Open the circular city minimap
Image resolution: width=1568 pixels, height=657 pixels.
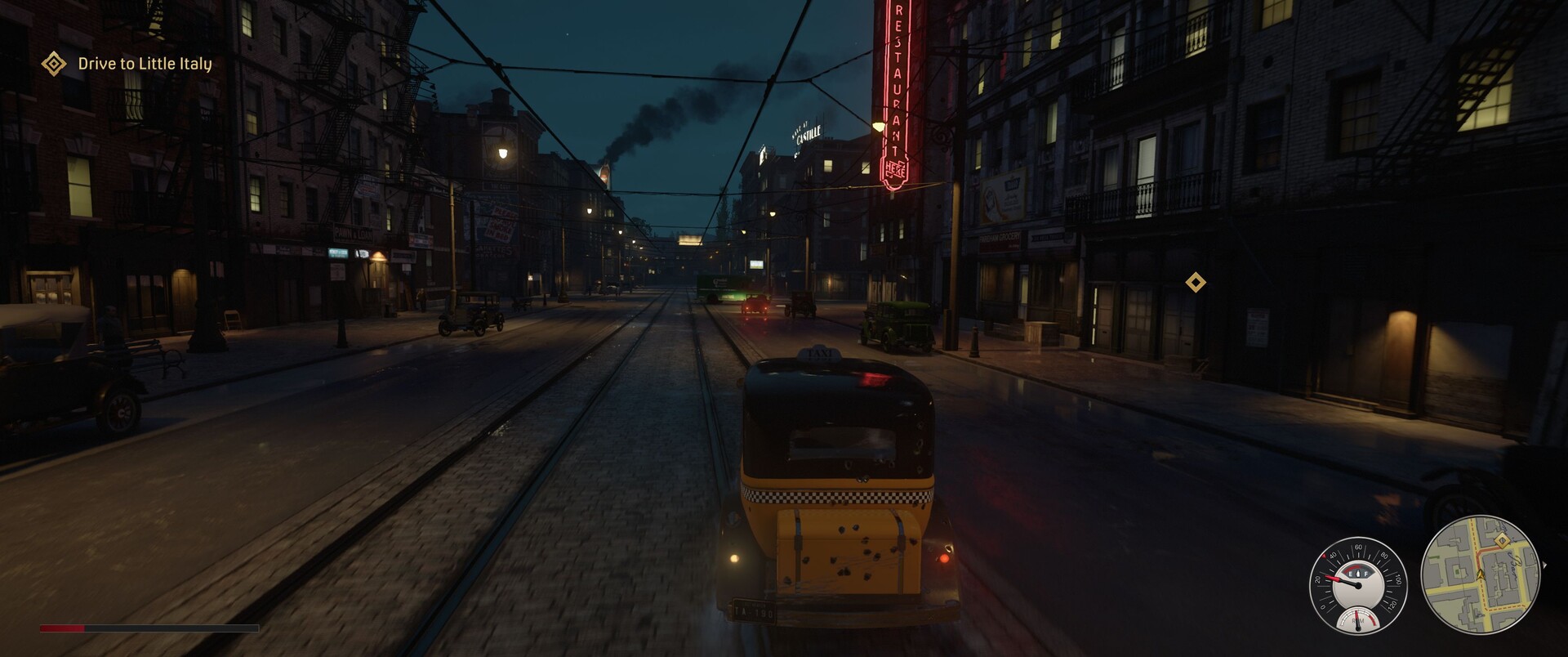pyautogui.click(x=1480, y=574)
